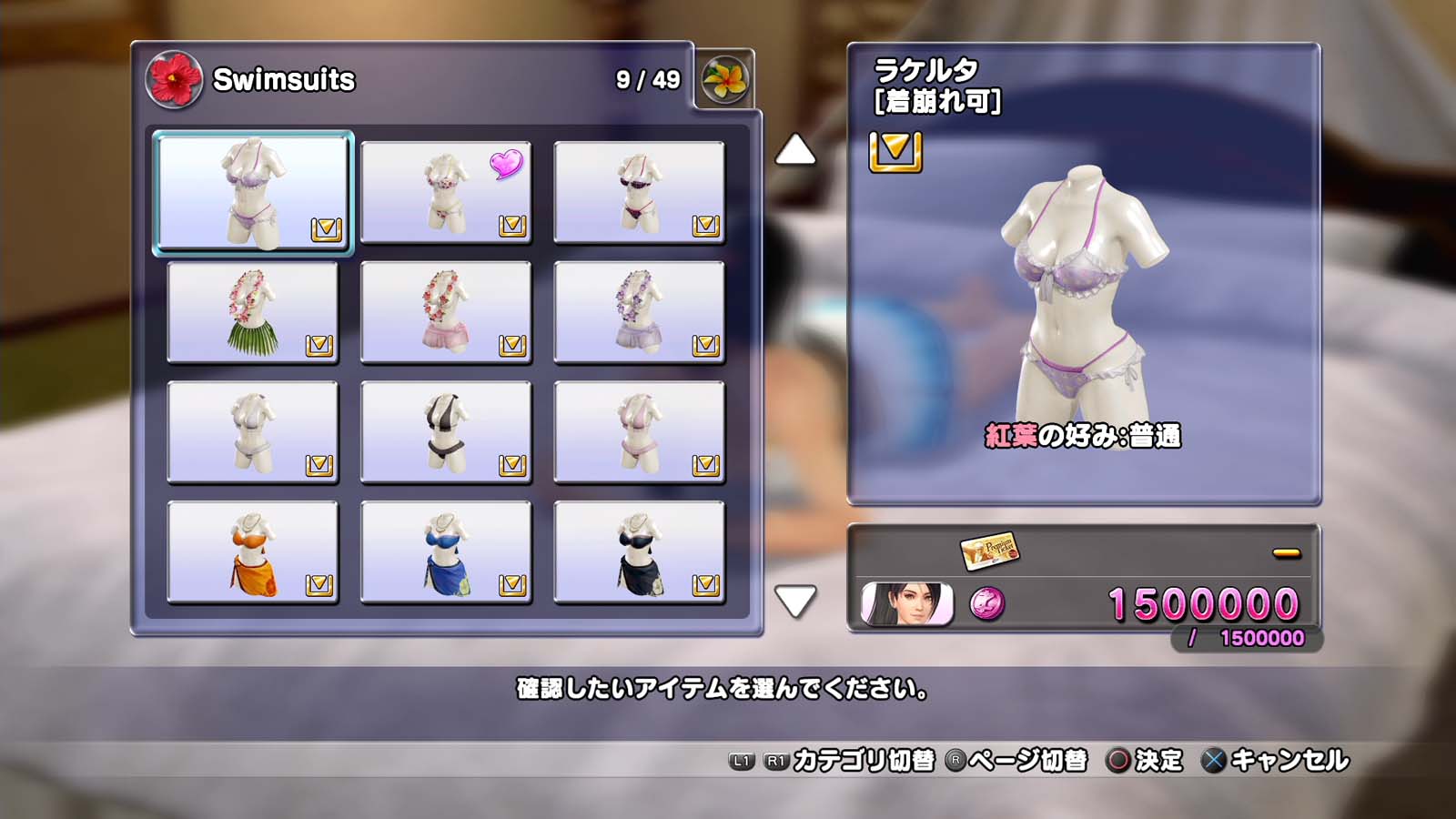Select the highlighted lavender frilly bikini

pos(253,192)
